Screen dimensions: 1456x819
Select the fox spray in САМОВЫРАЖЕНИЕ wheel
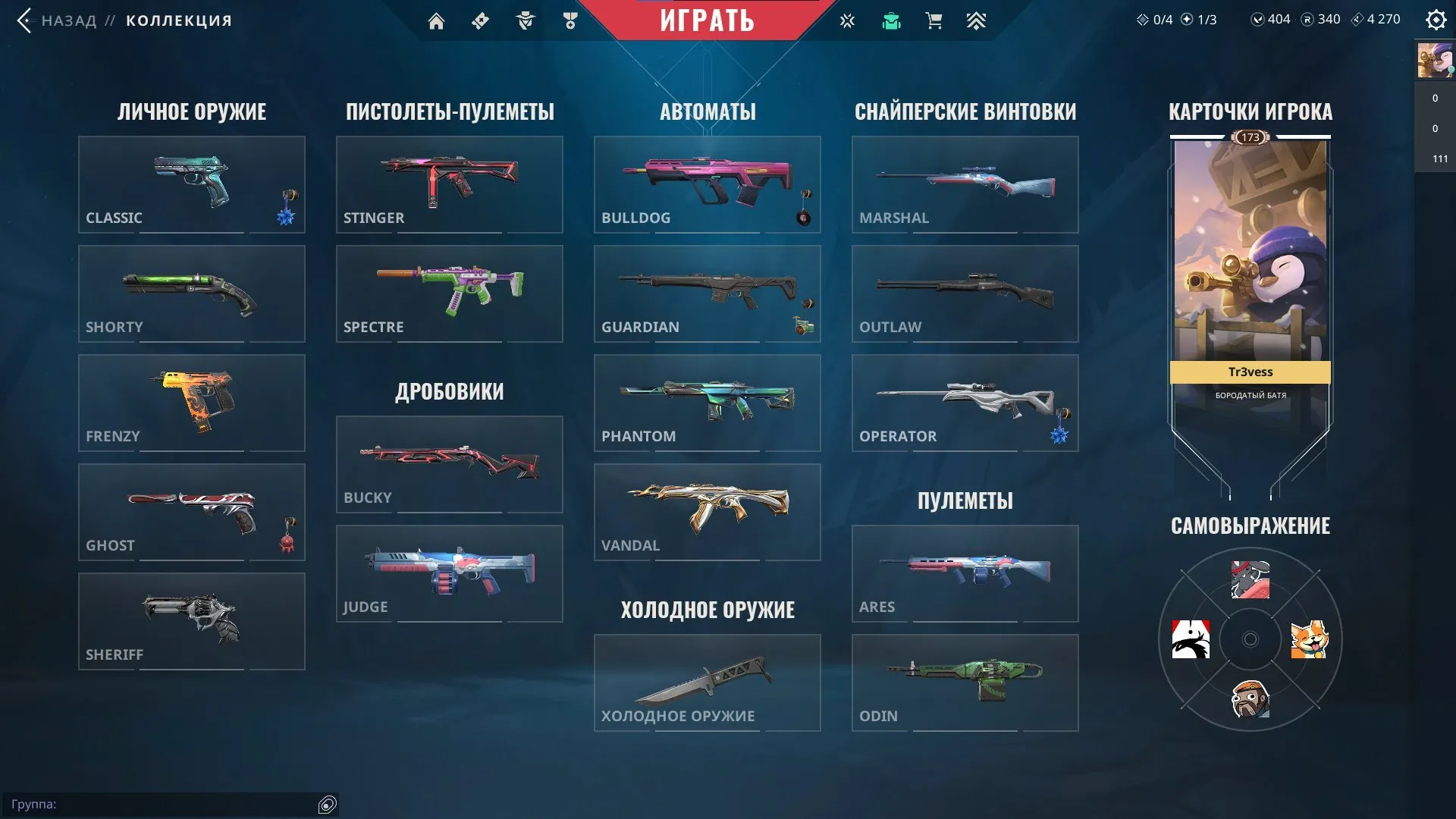[1310, 641]
